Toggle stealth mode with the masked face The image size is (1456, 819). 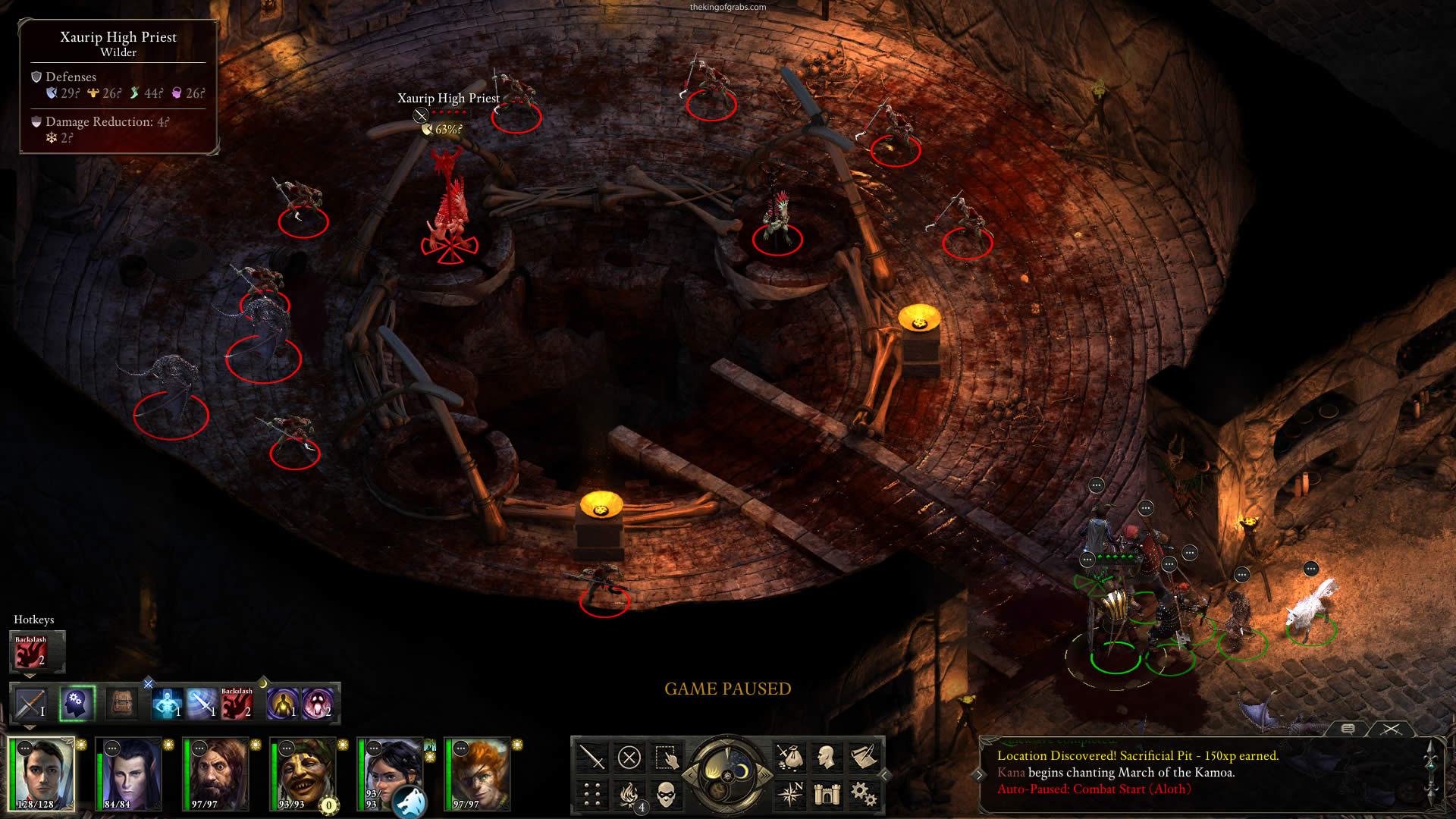click(x=666, y=794)
